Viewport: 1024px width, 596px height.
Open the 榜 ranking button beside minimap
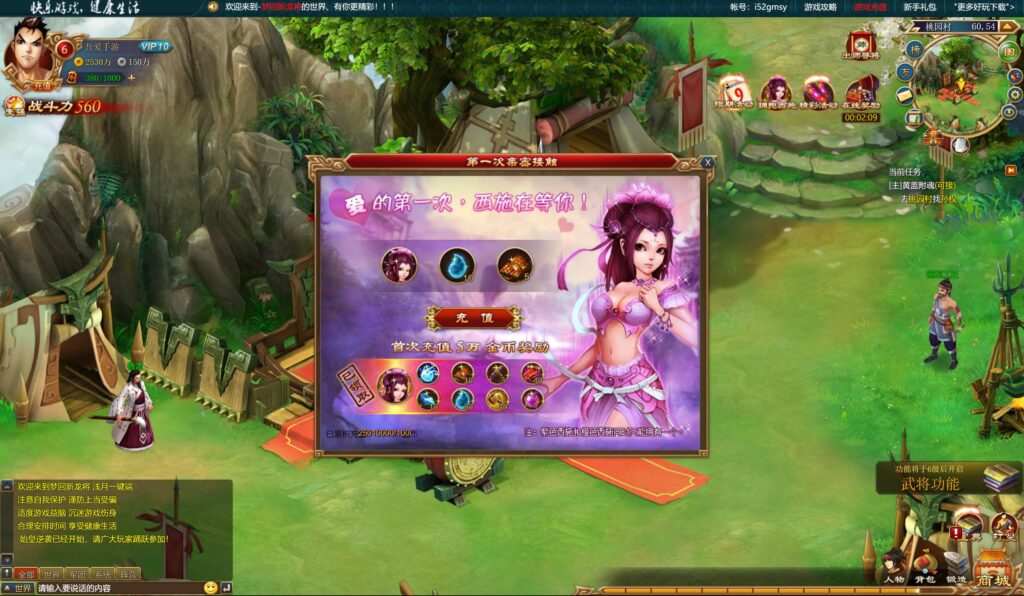pyautogui.click(x=914, y=49)
